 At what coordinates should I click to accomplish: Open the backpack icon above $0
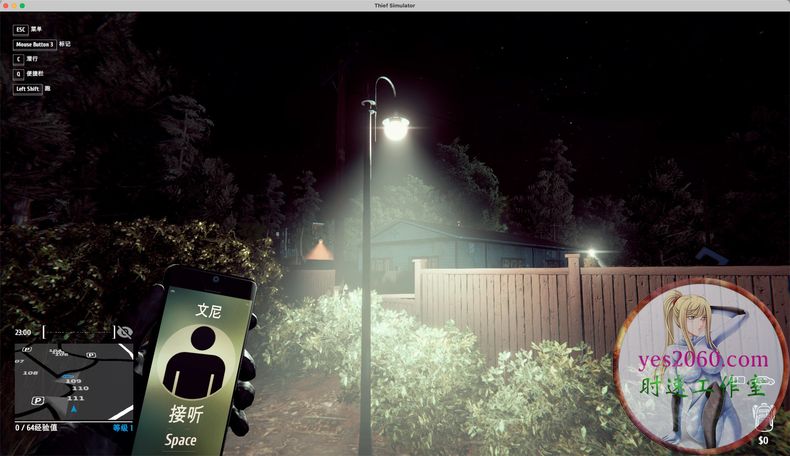762,416
